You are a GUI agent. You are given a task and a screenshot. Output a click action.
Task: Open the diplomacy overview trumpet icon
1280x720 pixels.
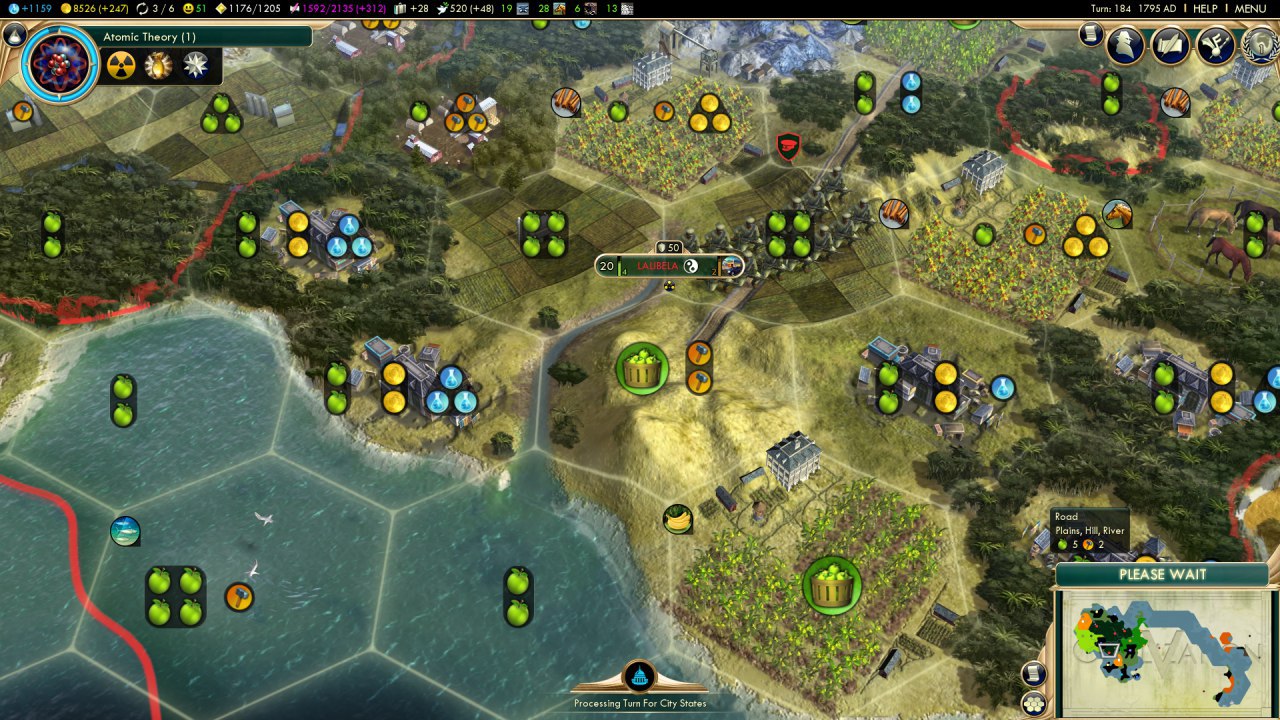(1215, 45)
